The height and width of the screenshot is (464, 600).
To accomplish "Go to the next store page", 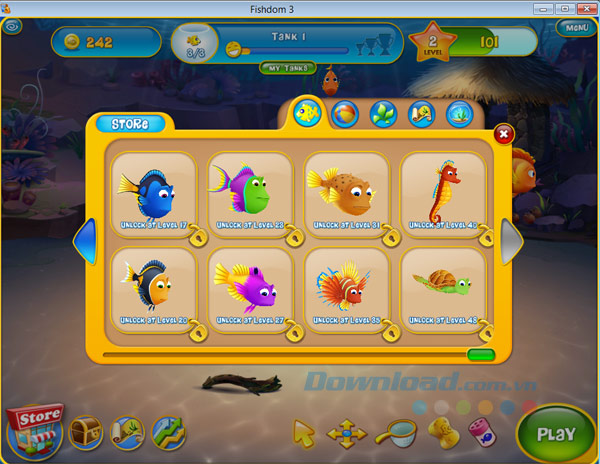I will click(511, 242).
